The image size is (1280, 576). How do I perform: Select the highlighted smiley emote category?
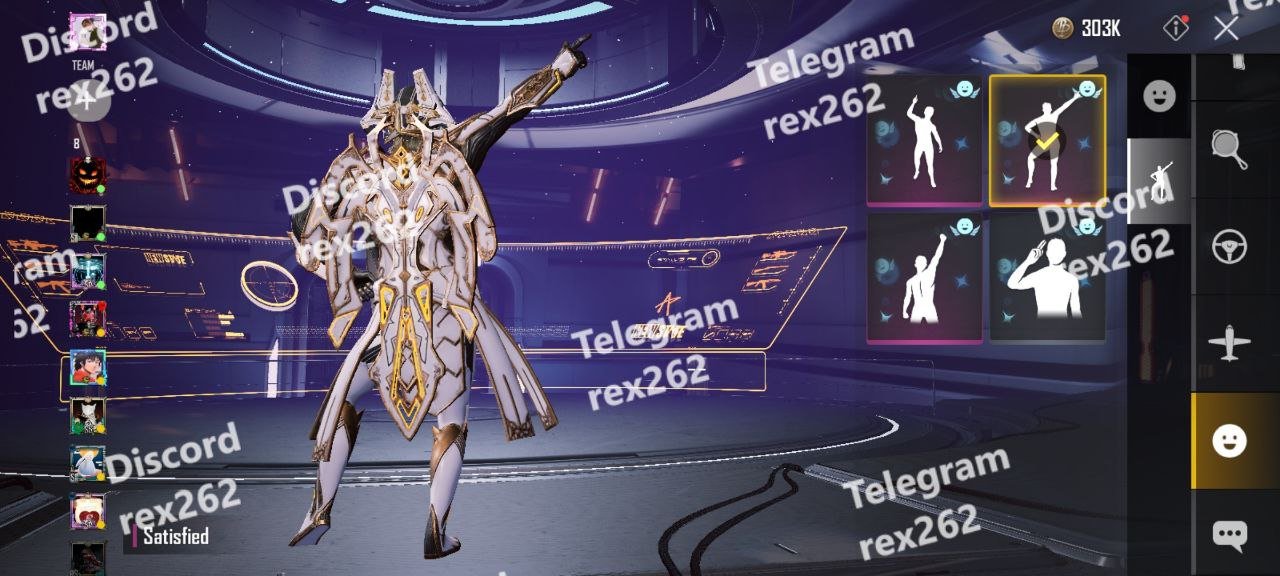(x=1229, y=441)
